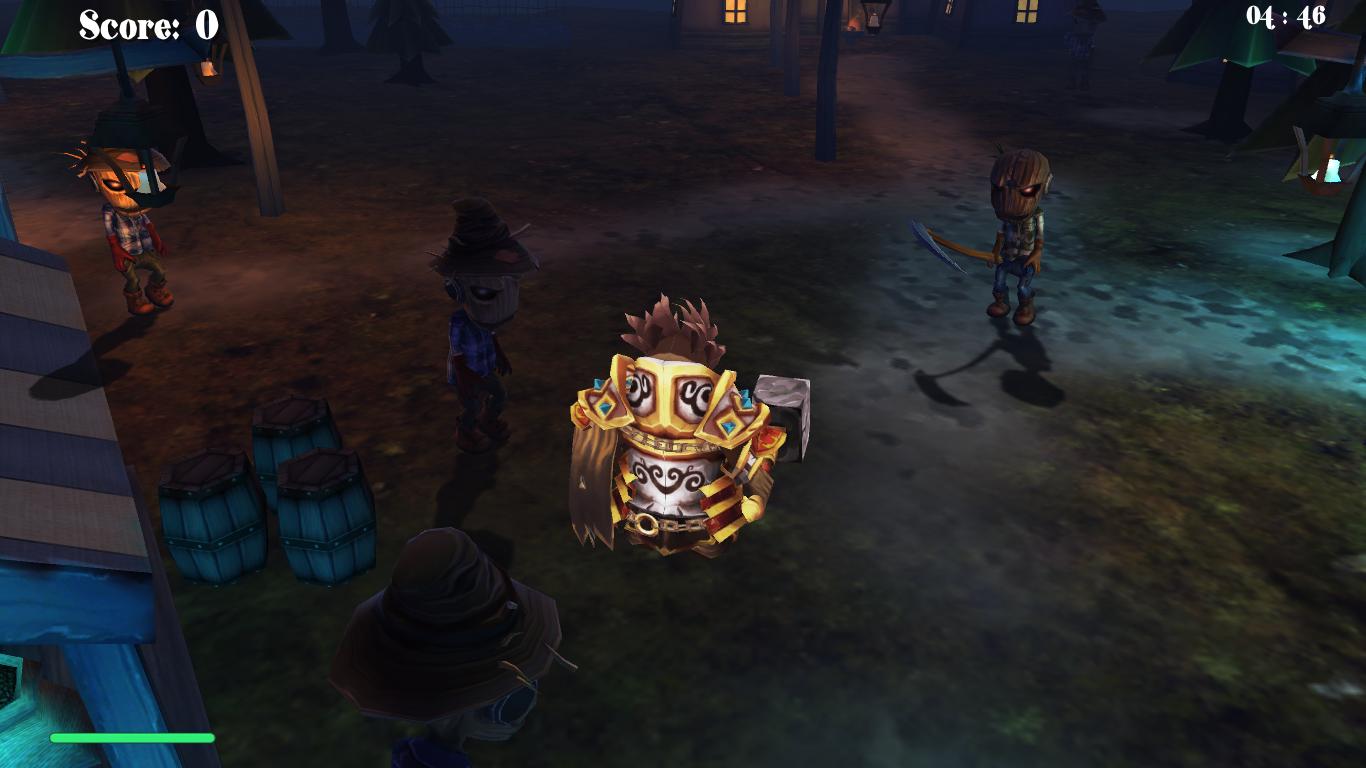Click the green health bar
This screenshot has height=768, width=1366.
coord(133,737)
